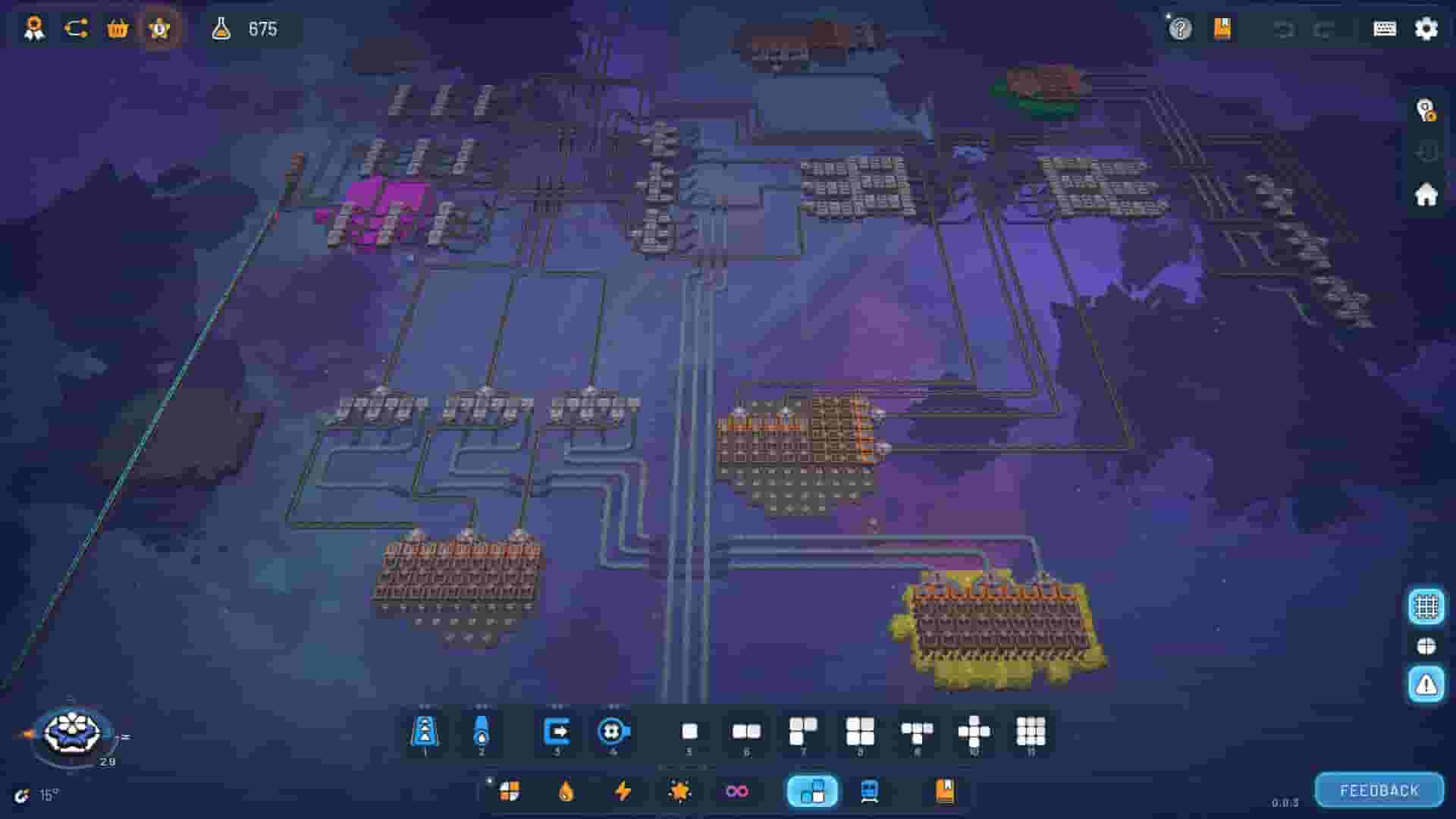The height and width of the screenshot is (819, 1456).
Task: Pick the conveyor belt tool in hotbar slot 3
Action: 557,730
